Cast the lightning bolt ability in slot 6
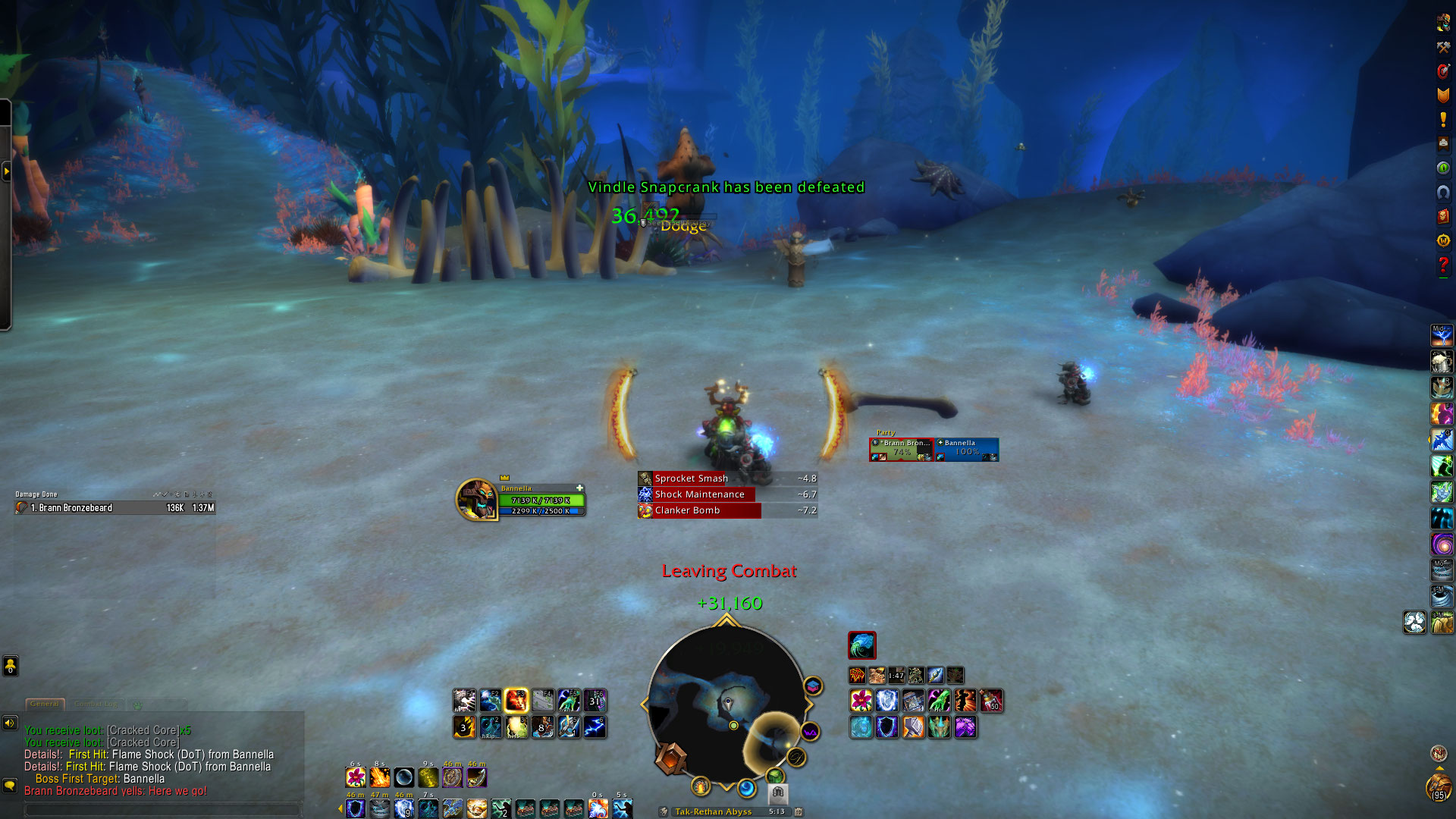 [x=595, y=727]
